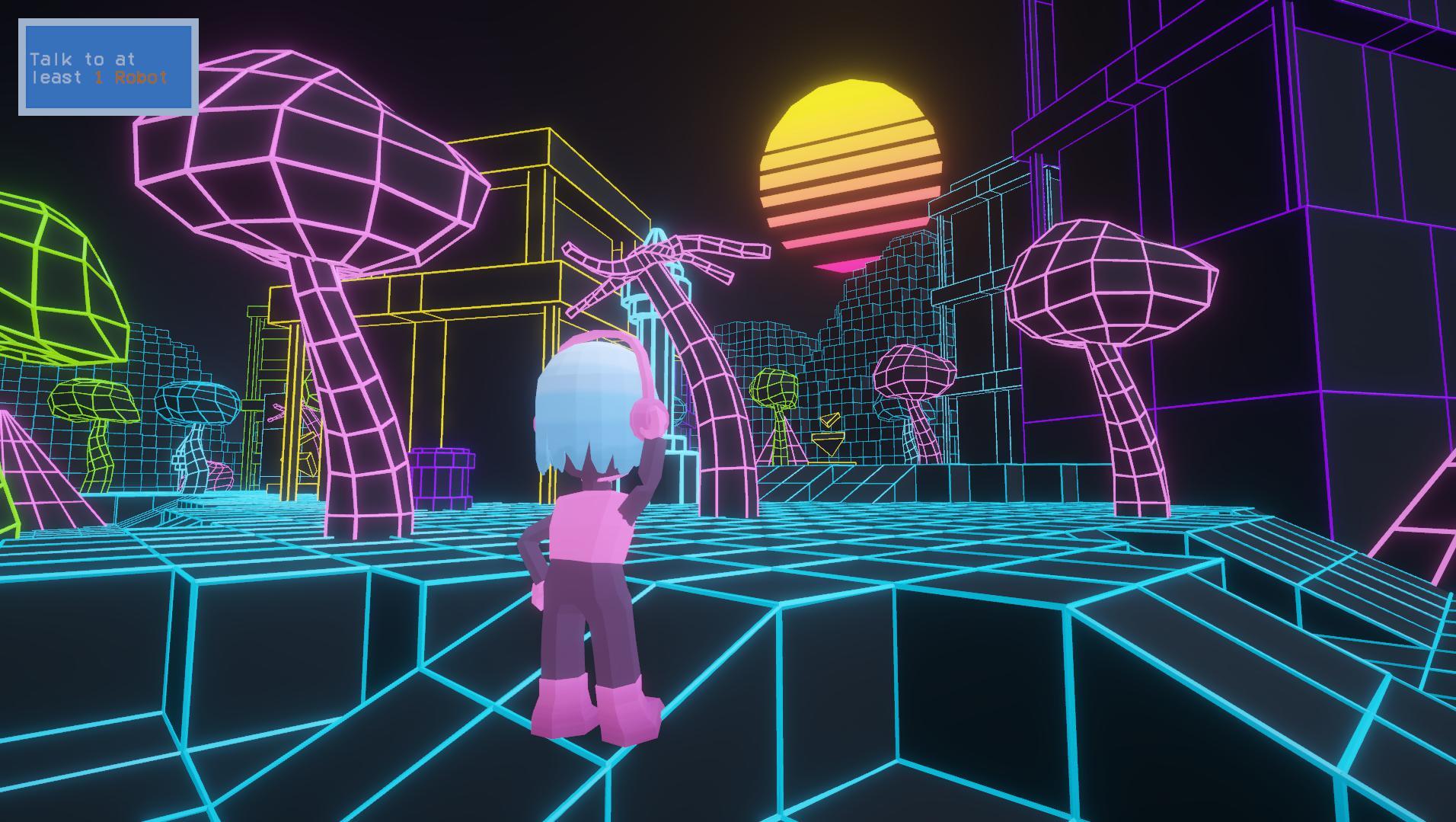Click the yellow checkmark objective marker
Screen dimensions: 1456x822
[831, 420]
